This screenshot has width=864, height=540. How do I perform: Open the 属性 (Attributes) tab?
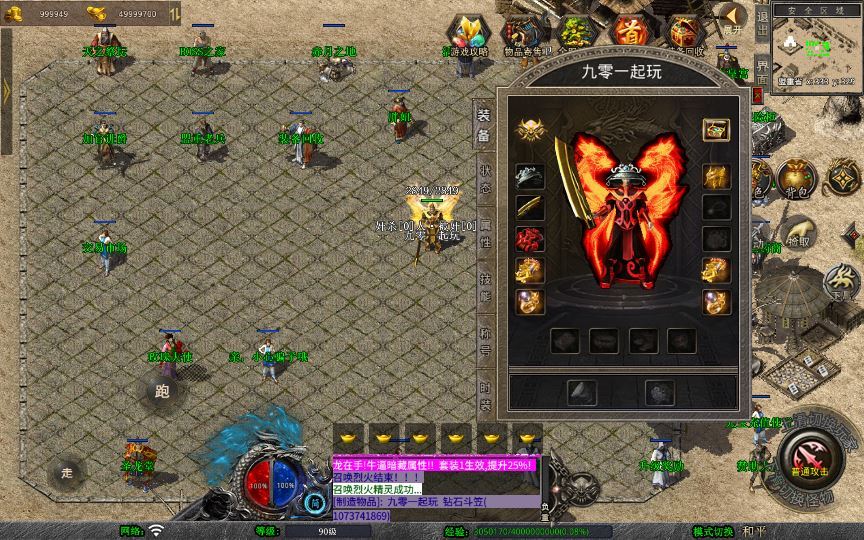pos(485,233)
